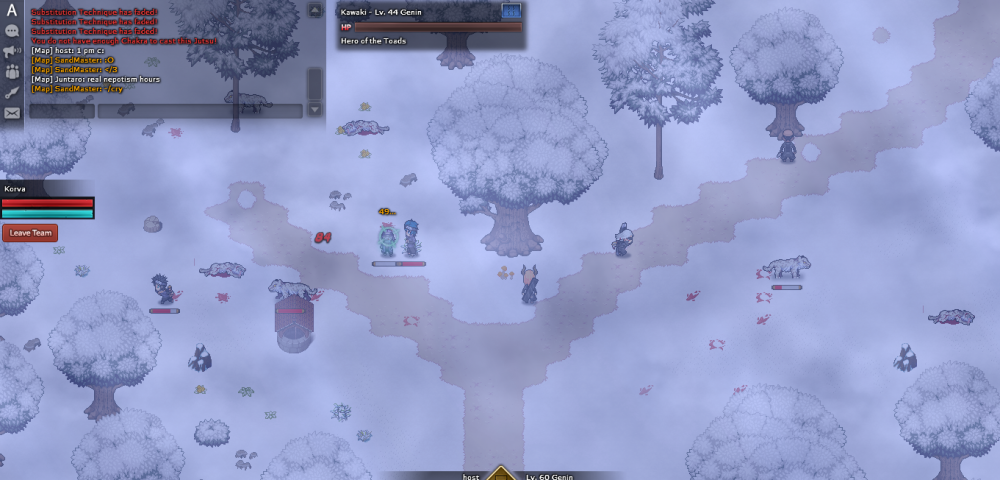1000x480 pixels.
Task: Click the short chat recipient input box
Action: (x=62, y=111)
